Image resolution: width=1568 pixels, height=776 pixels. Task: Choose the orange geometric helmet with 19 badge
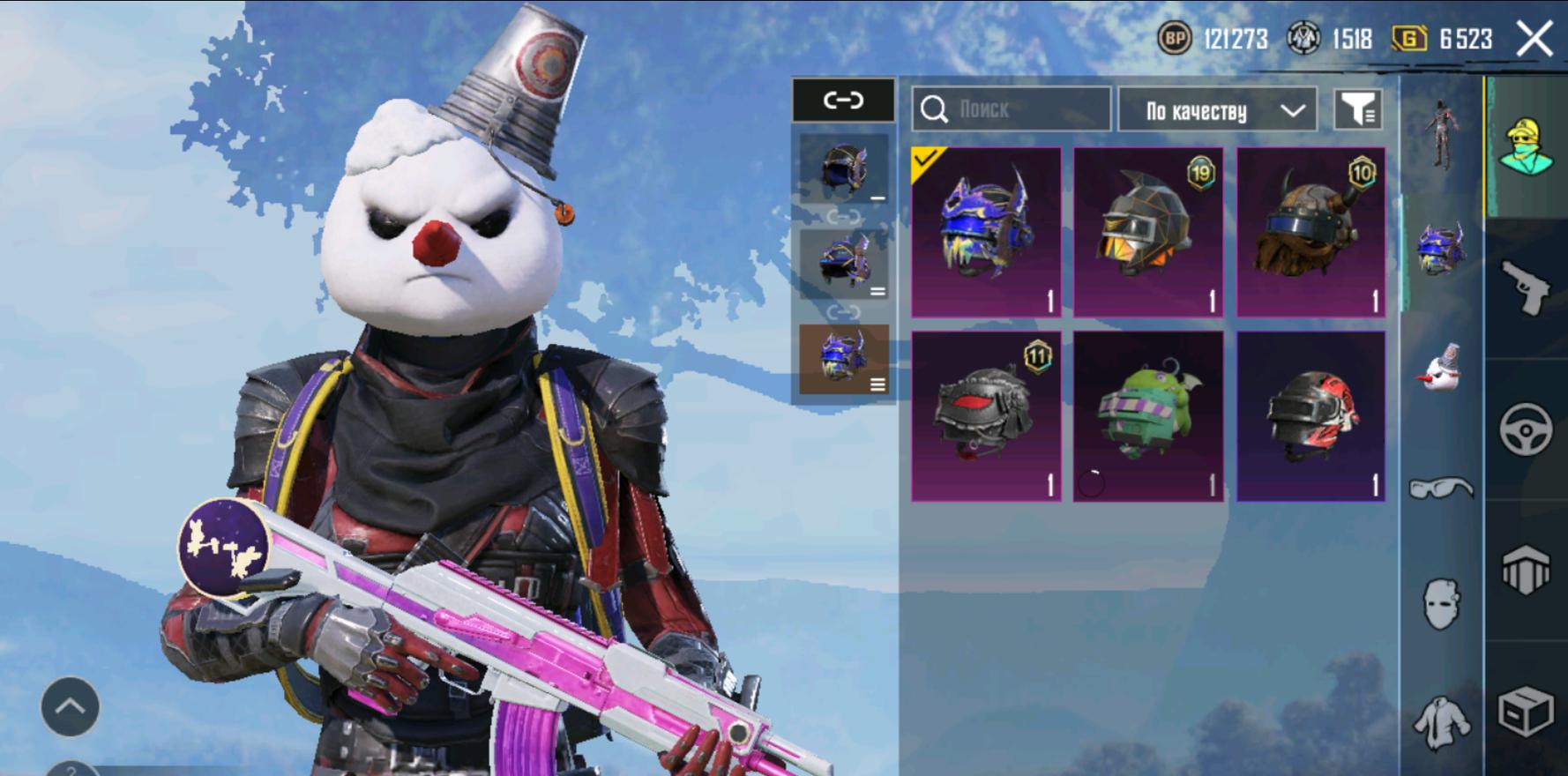click(x=1147, y=232)
